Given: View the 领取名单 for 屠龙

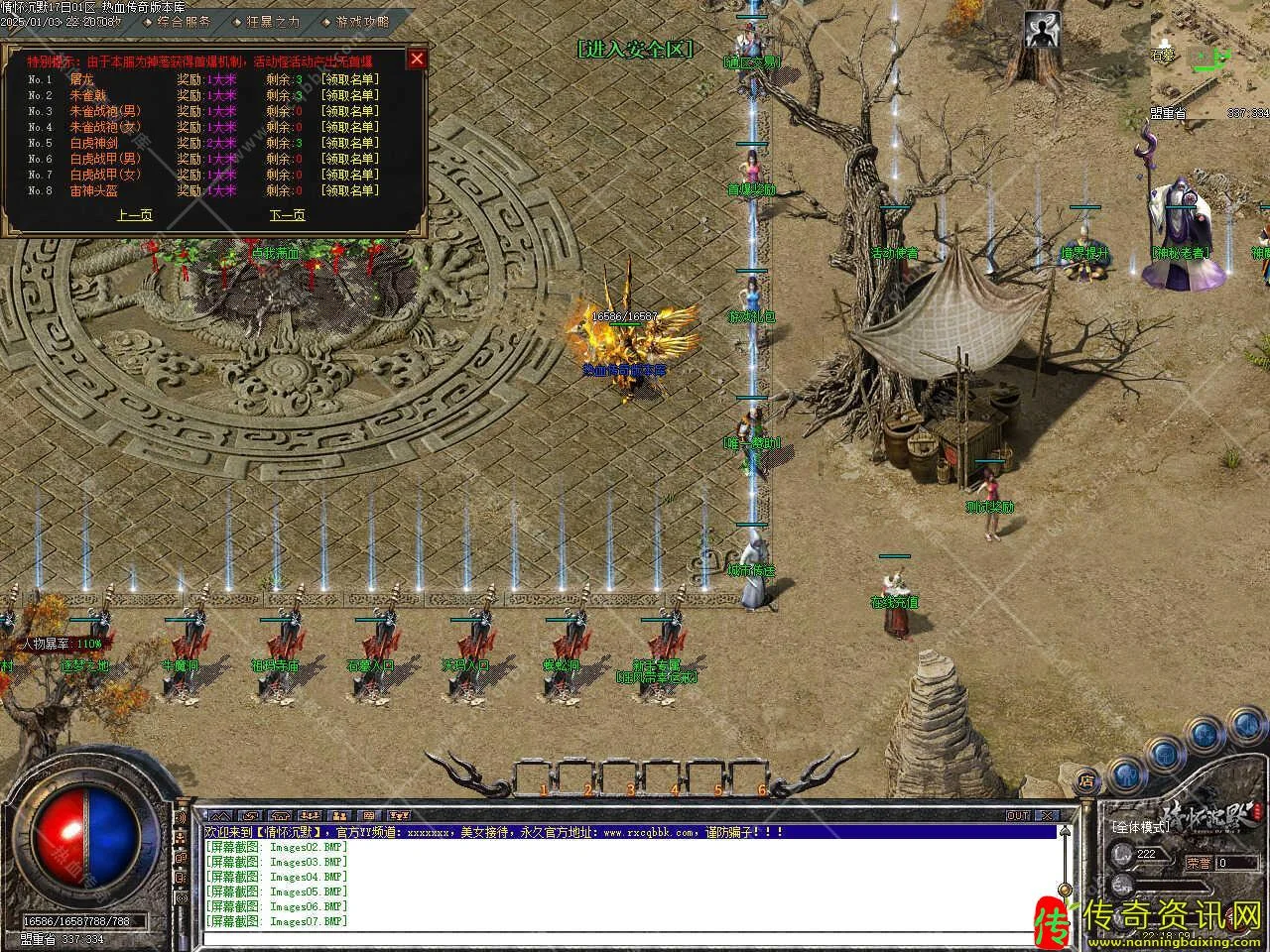Looking at the screenshot, I should [348, 79].
